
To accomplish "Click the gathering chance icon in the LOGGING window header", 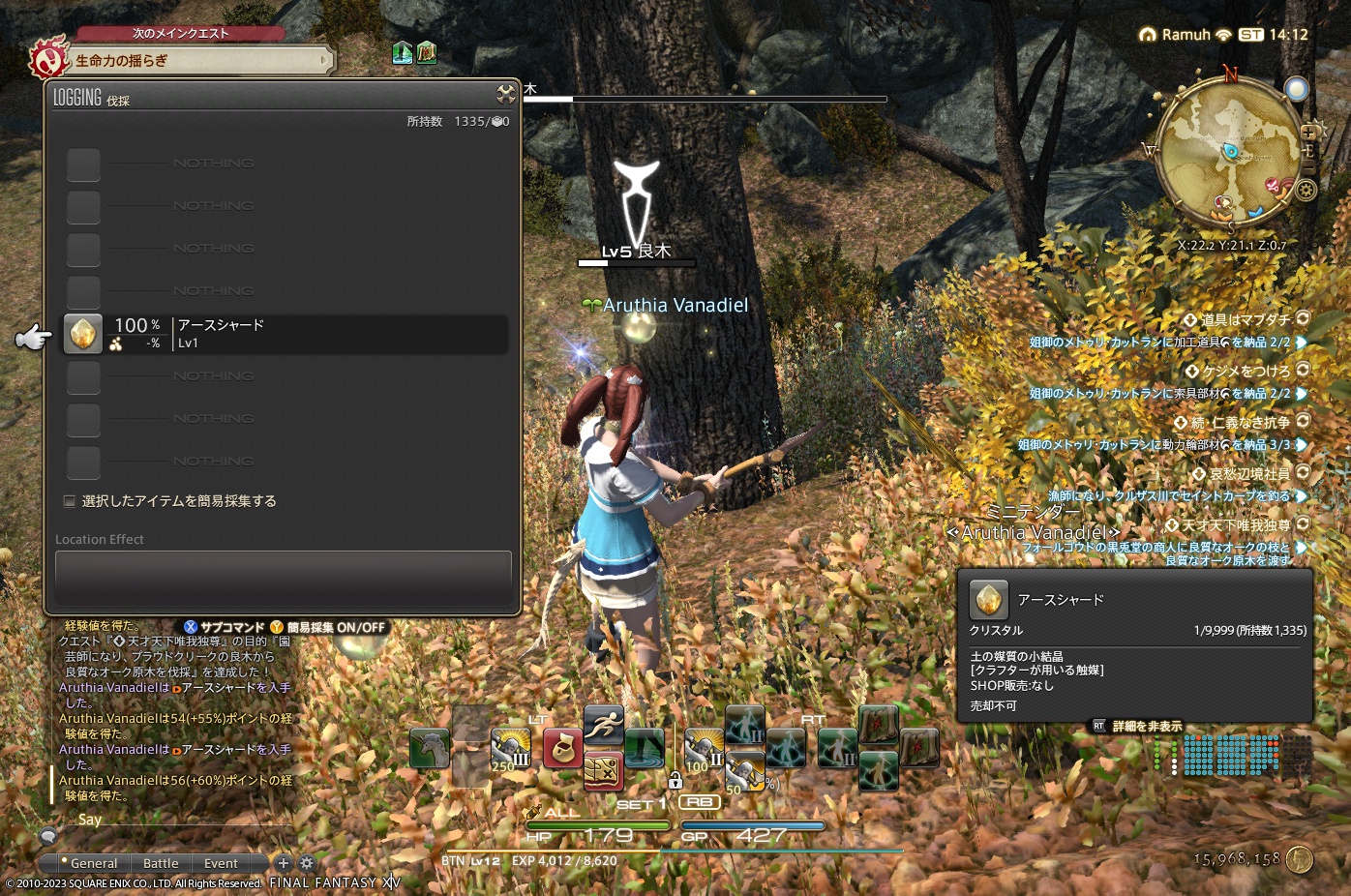I will [x=505, y=95].
